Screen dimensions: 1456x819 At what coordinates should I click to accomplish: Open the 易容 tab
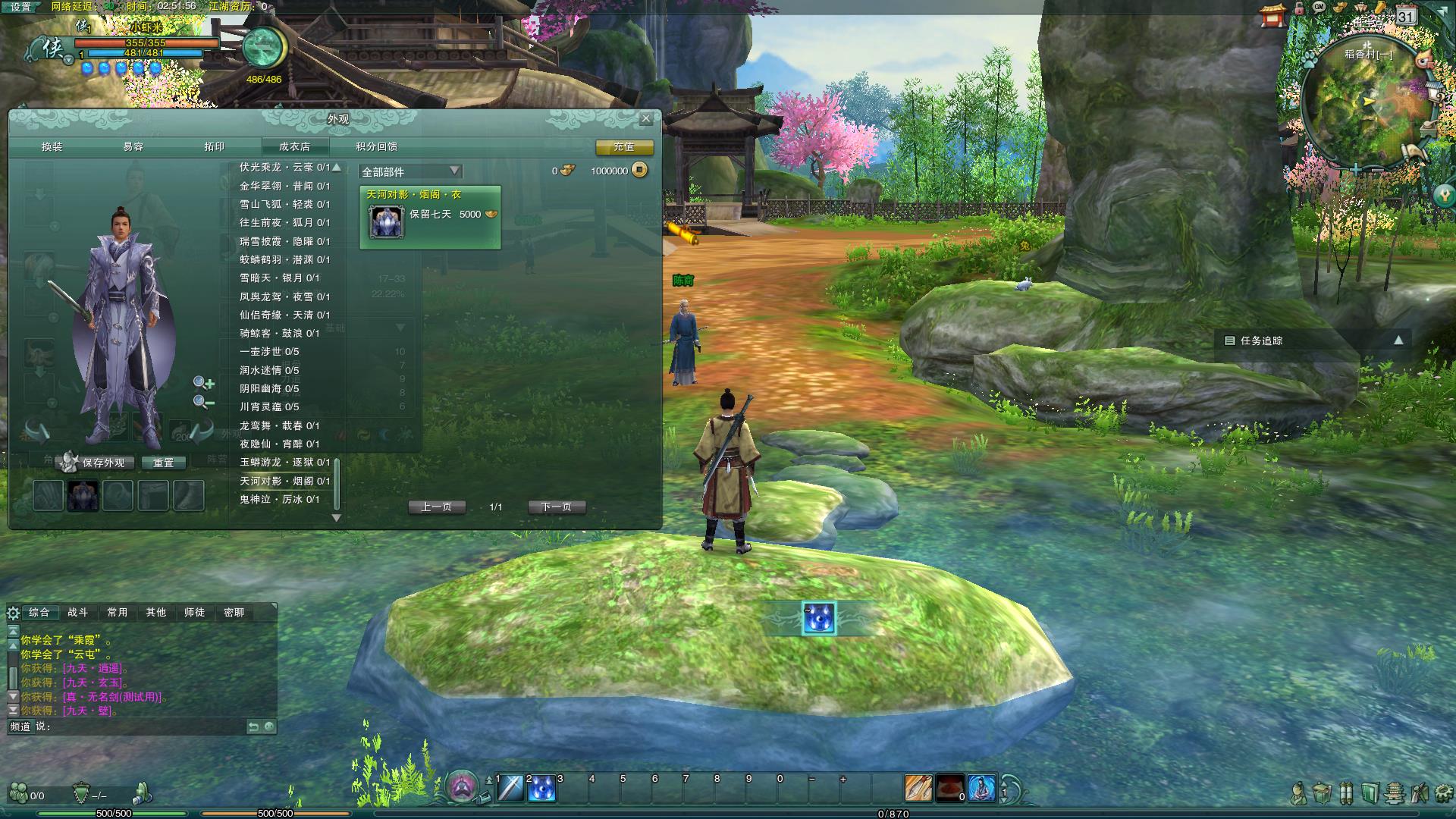tap(133, 146)
